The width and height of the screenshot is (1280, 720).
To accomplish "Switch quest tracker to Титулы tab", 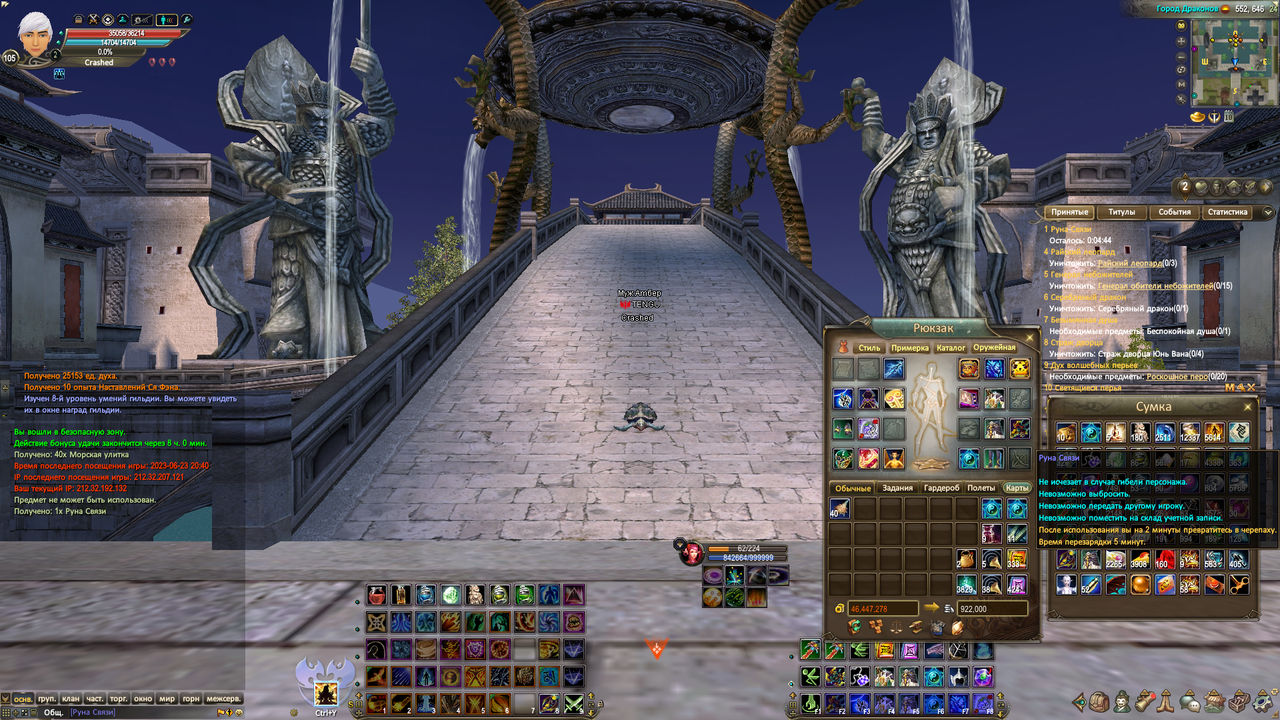I will point(1121,212).
